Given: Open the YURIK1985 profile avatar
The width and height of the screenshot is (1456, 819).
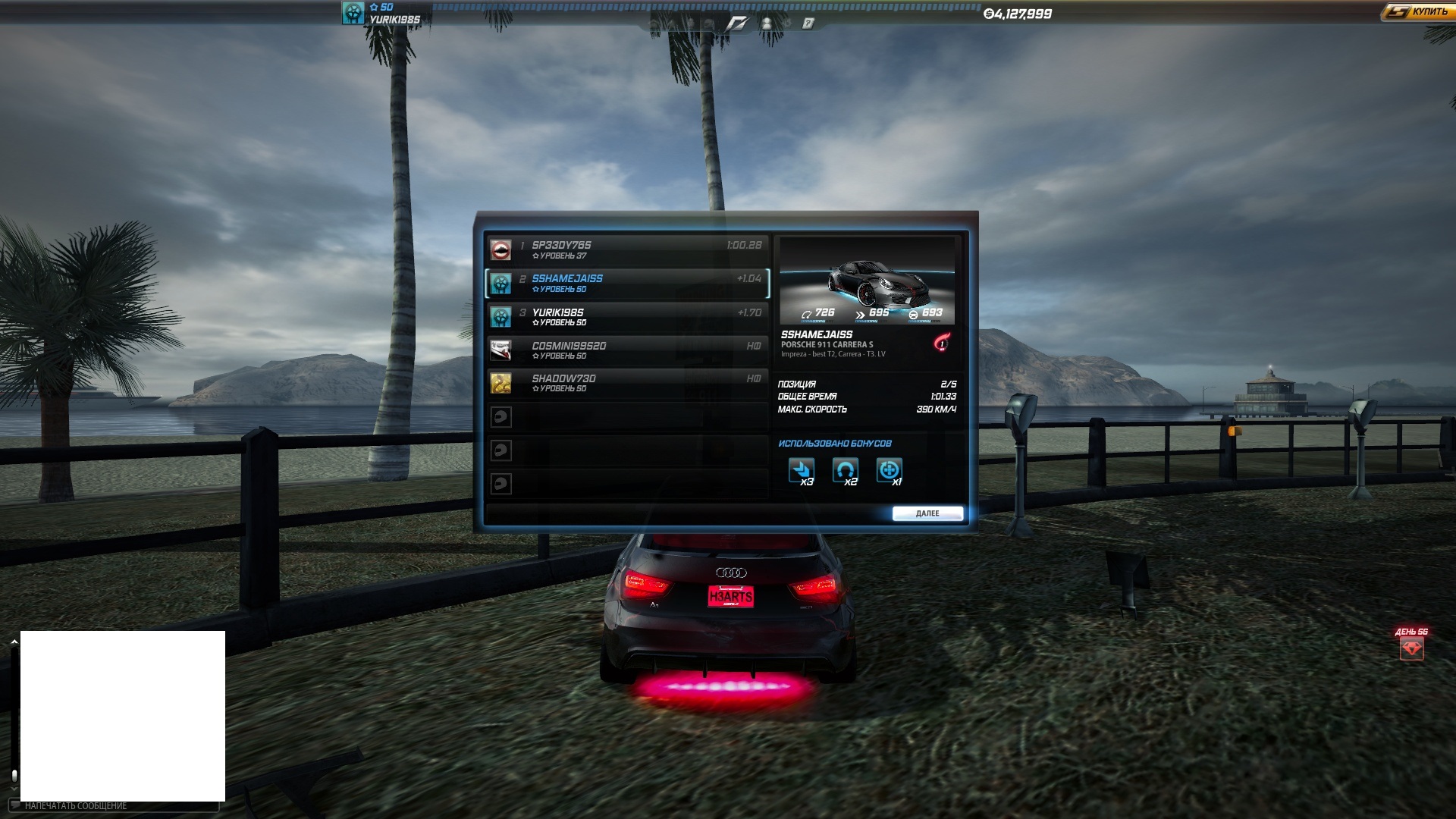Looking at the screenshot, I should pos(353,13).
